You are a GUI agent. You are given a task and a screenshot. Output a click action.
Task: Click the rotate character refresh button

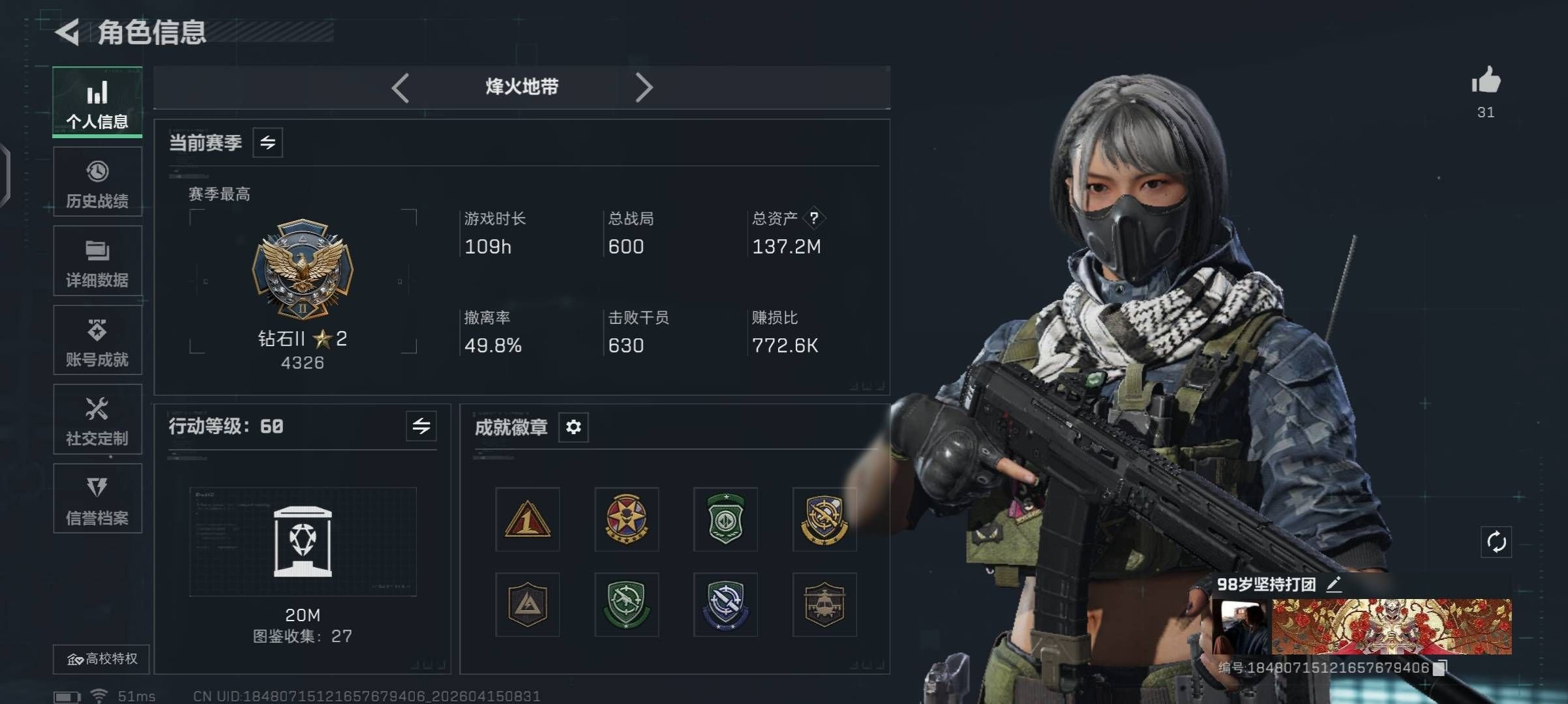click(1496, 542)
